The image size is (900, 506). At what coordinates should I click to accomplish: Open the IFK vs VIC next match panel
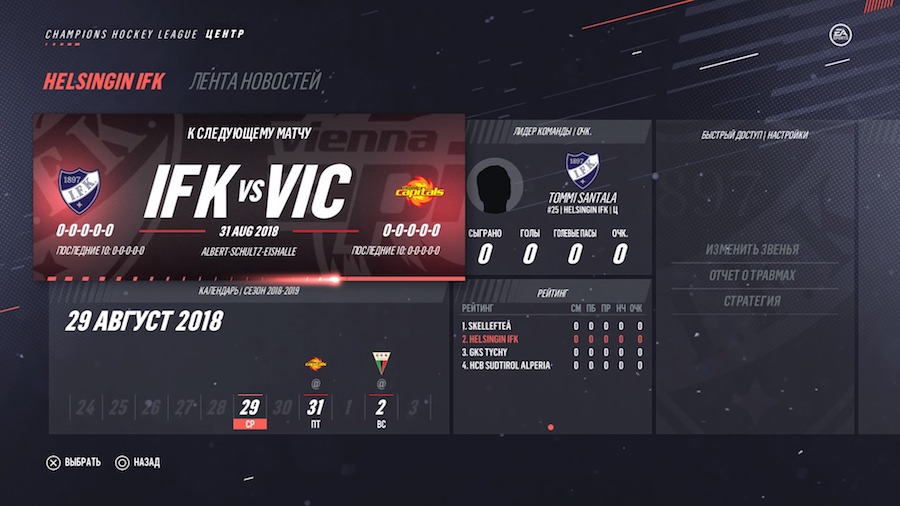(x=250, y=195)
